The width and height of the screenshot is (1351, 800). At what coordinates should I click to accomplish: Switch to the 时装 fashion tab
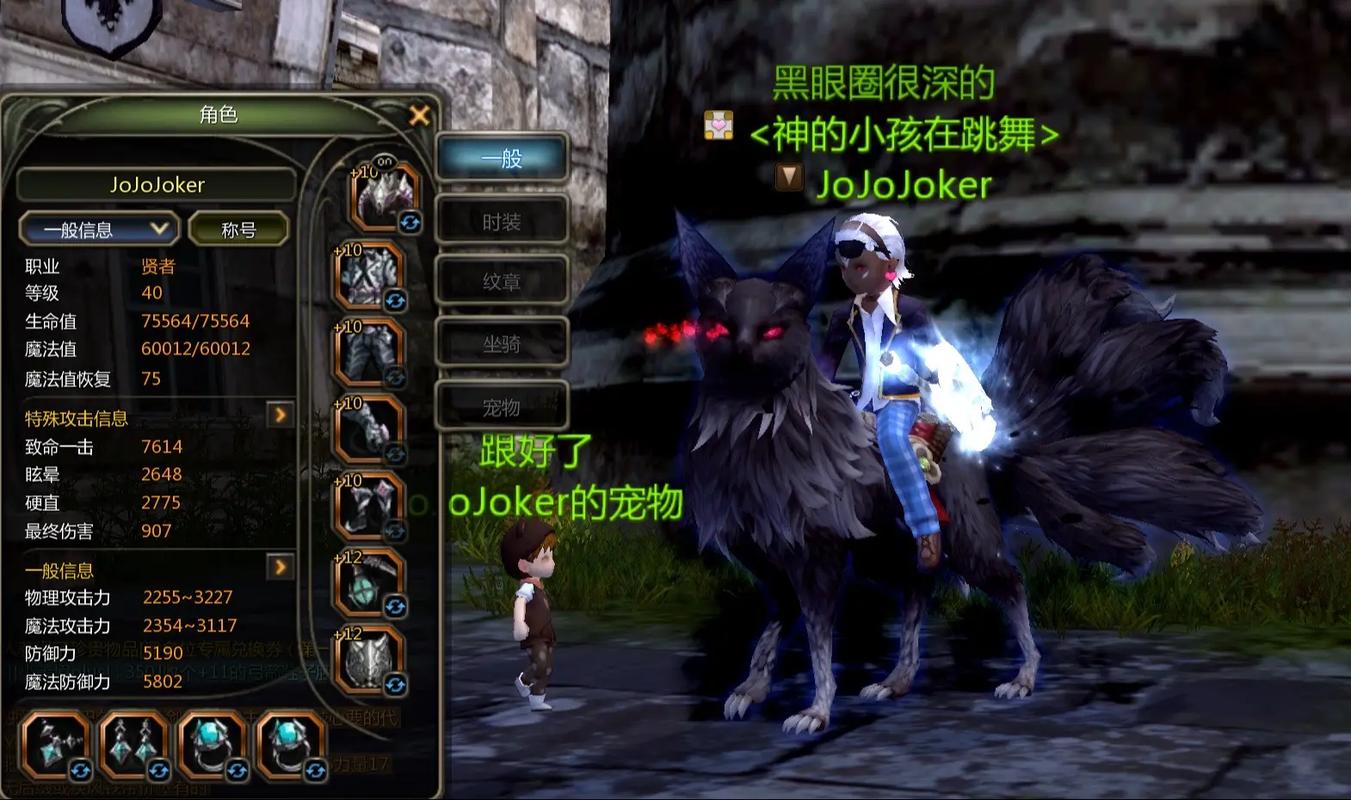click(500, 220)
